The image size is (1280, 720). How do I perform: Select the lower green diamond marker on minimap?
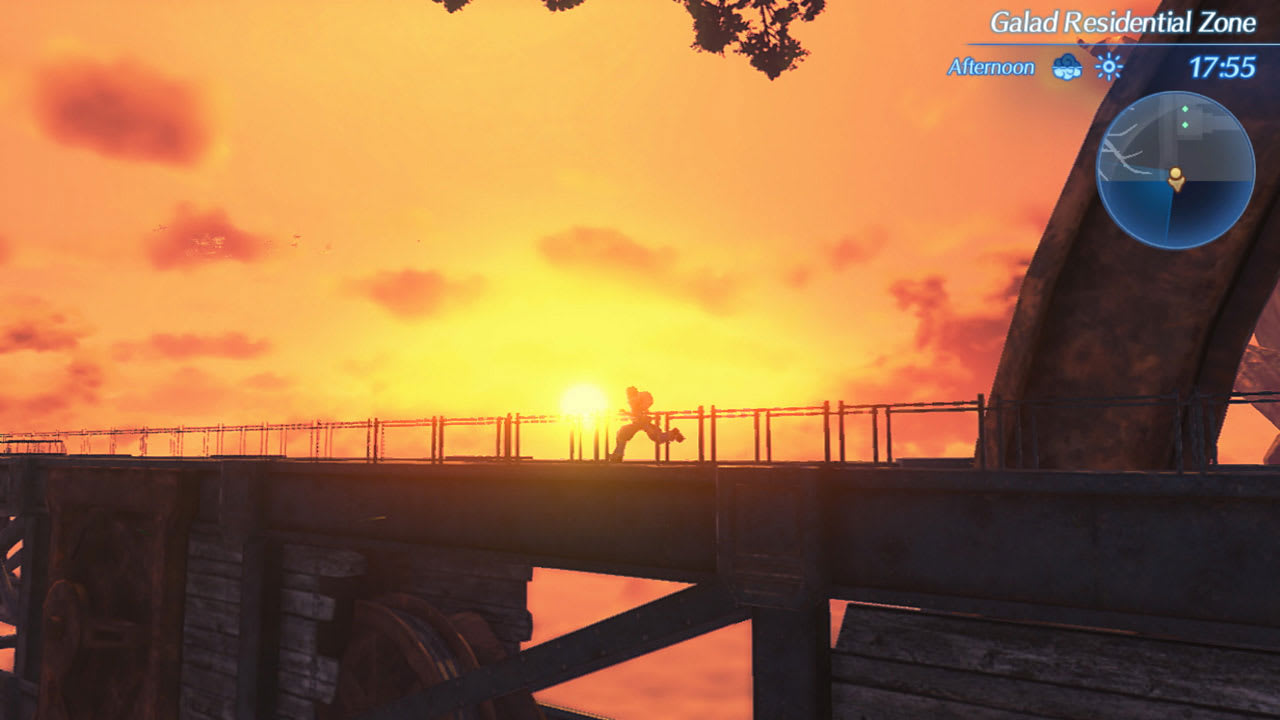(x=1185, y=124)
